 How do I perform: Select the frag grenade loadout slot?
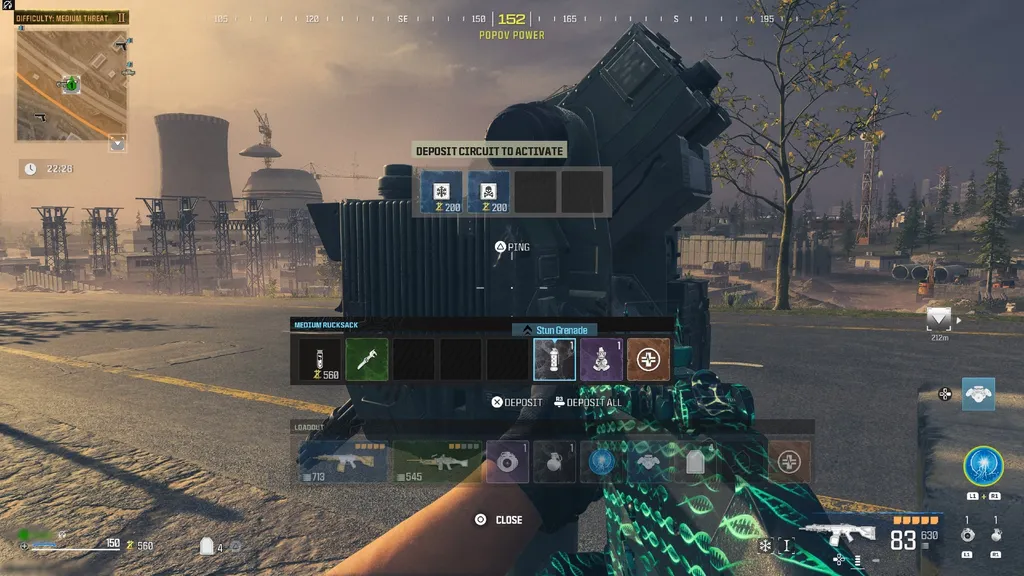pyautogui.click(x=554, y=461)
